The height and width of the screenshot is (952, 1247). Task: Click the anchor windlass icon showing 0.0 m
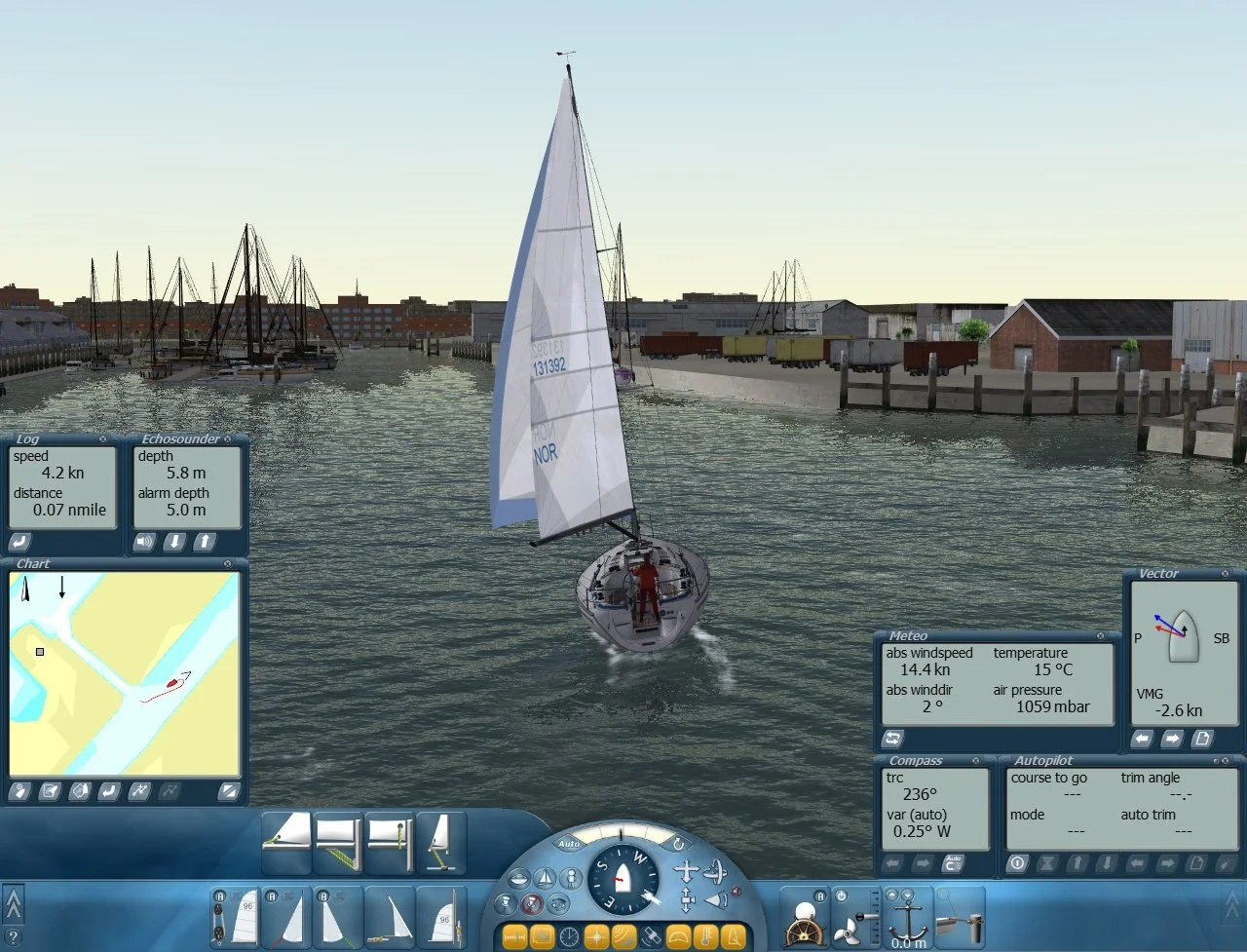pos(908,926)
